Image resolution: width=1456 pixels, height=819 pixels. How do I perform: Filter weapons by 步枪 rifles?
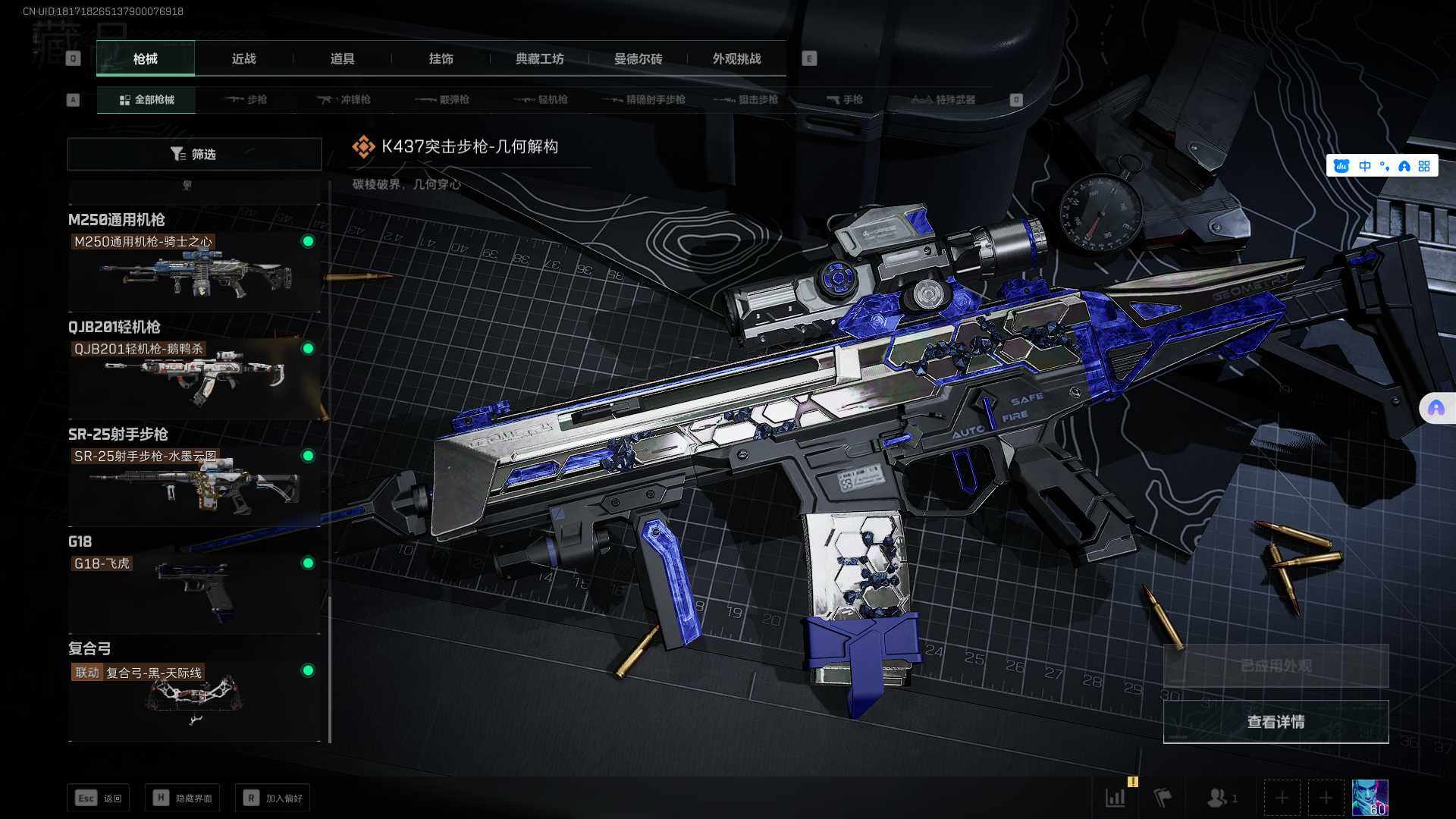[246, 99]
